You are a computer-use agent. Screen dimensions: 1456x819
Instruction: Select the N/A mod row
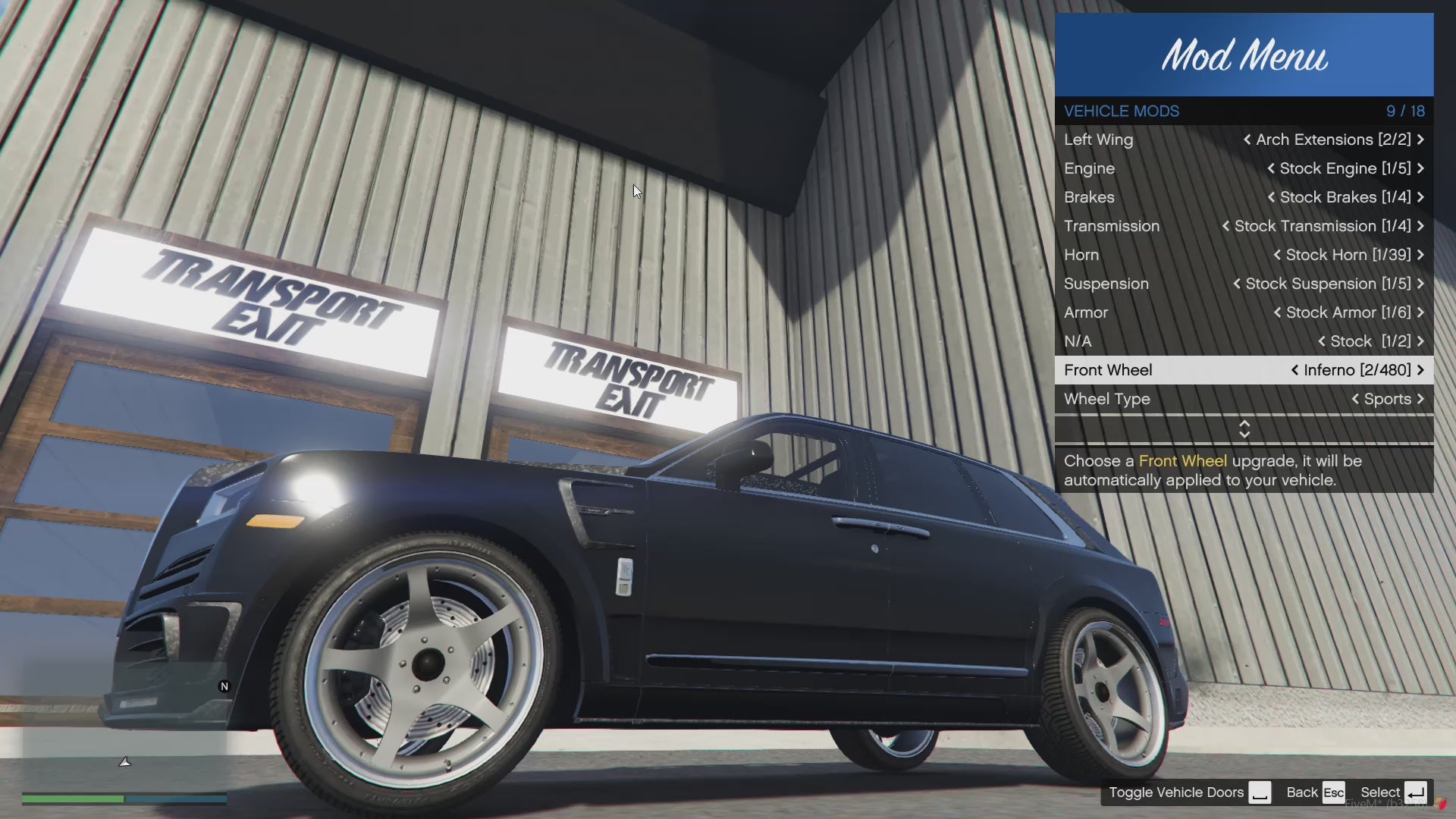point(1244,341)
